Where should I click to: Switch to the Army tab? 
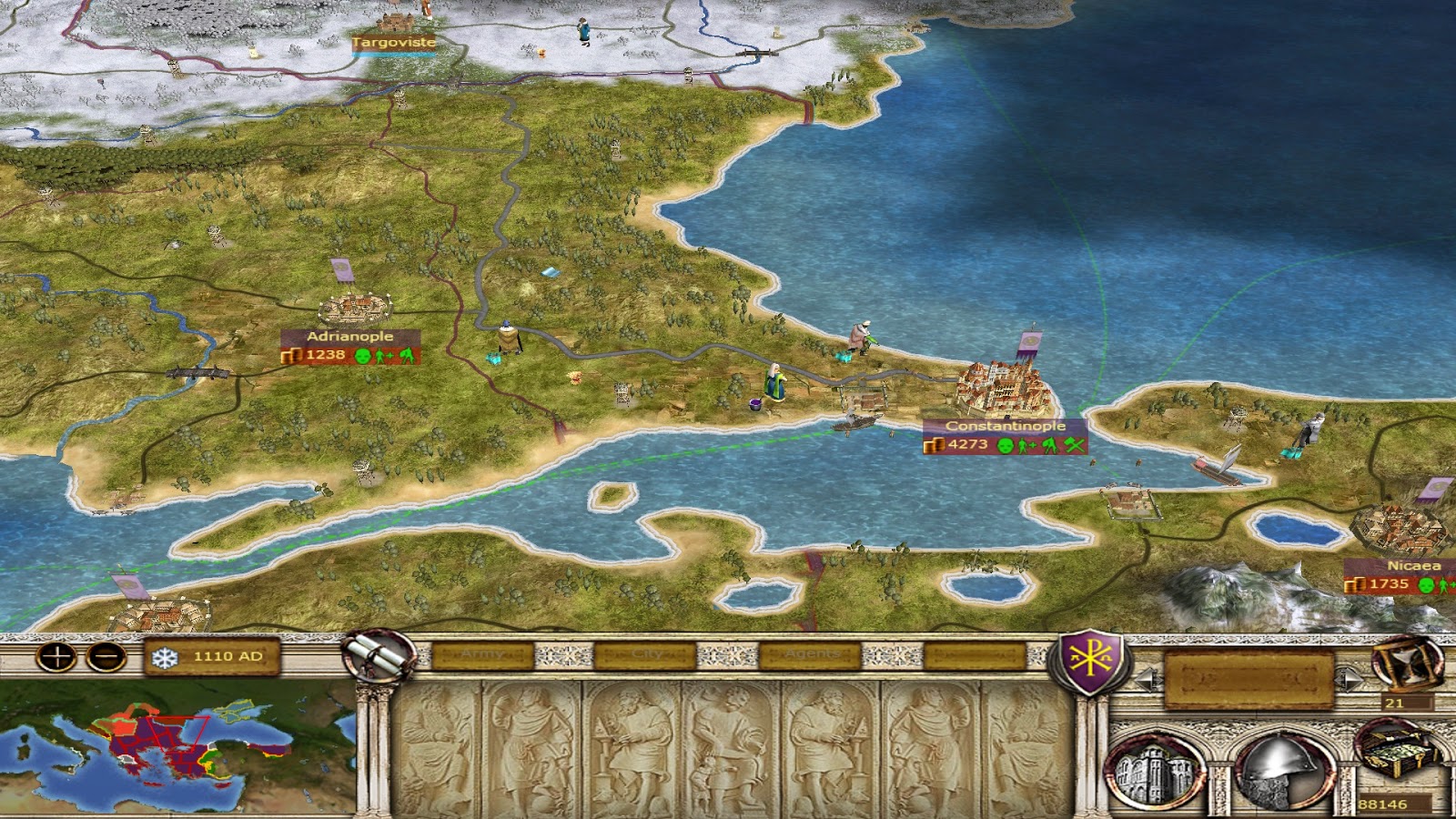click(482, 654)
